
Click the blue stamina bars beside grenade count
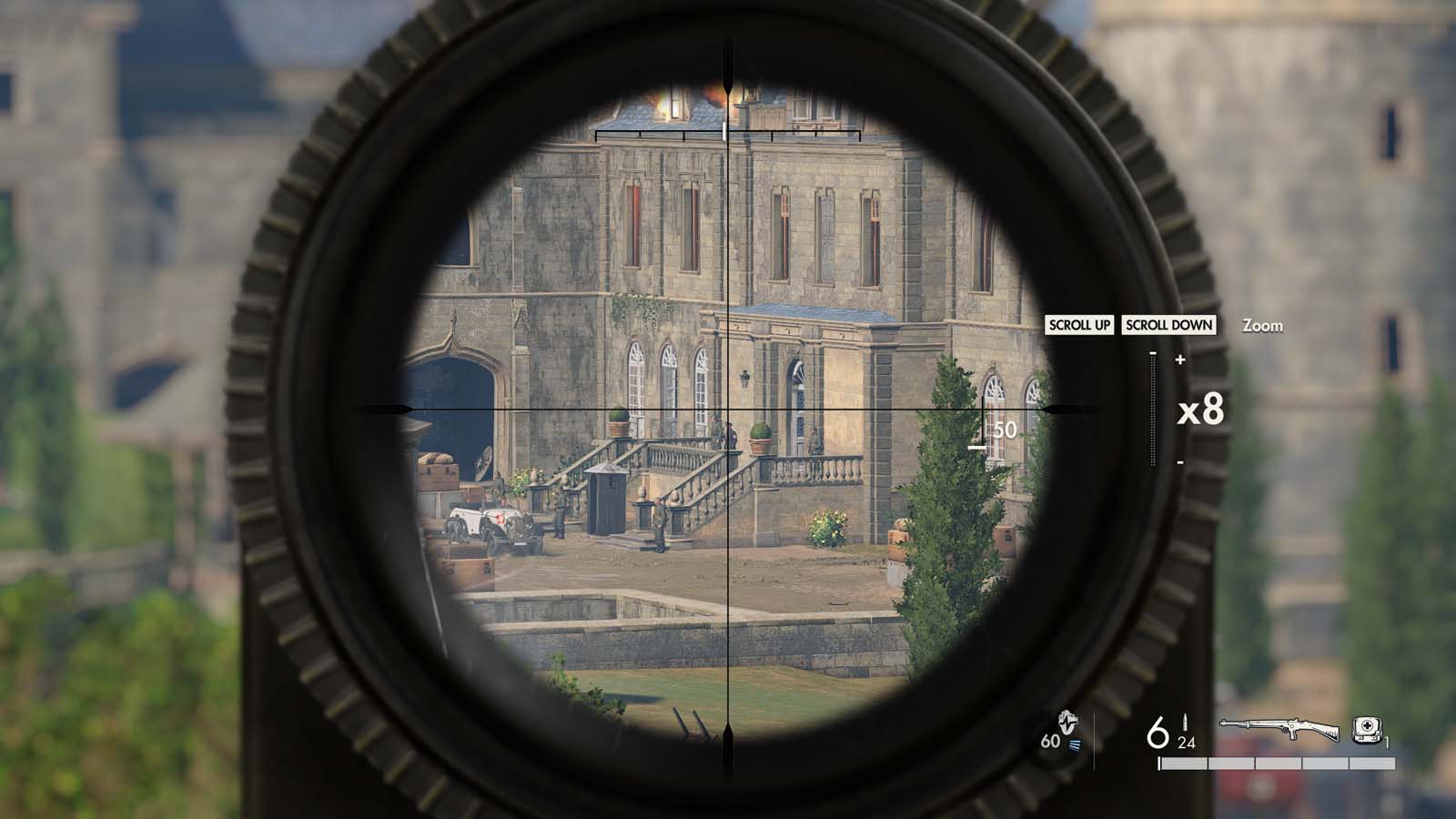pos(1077,744)
